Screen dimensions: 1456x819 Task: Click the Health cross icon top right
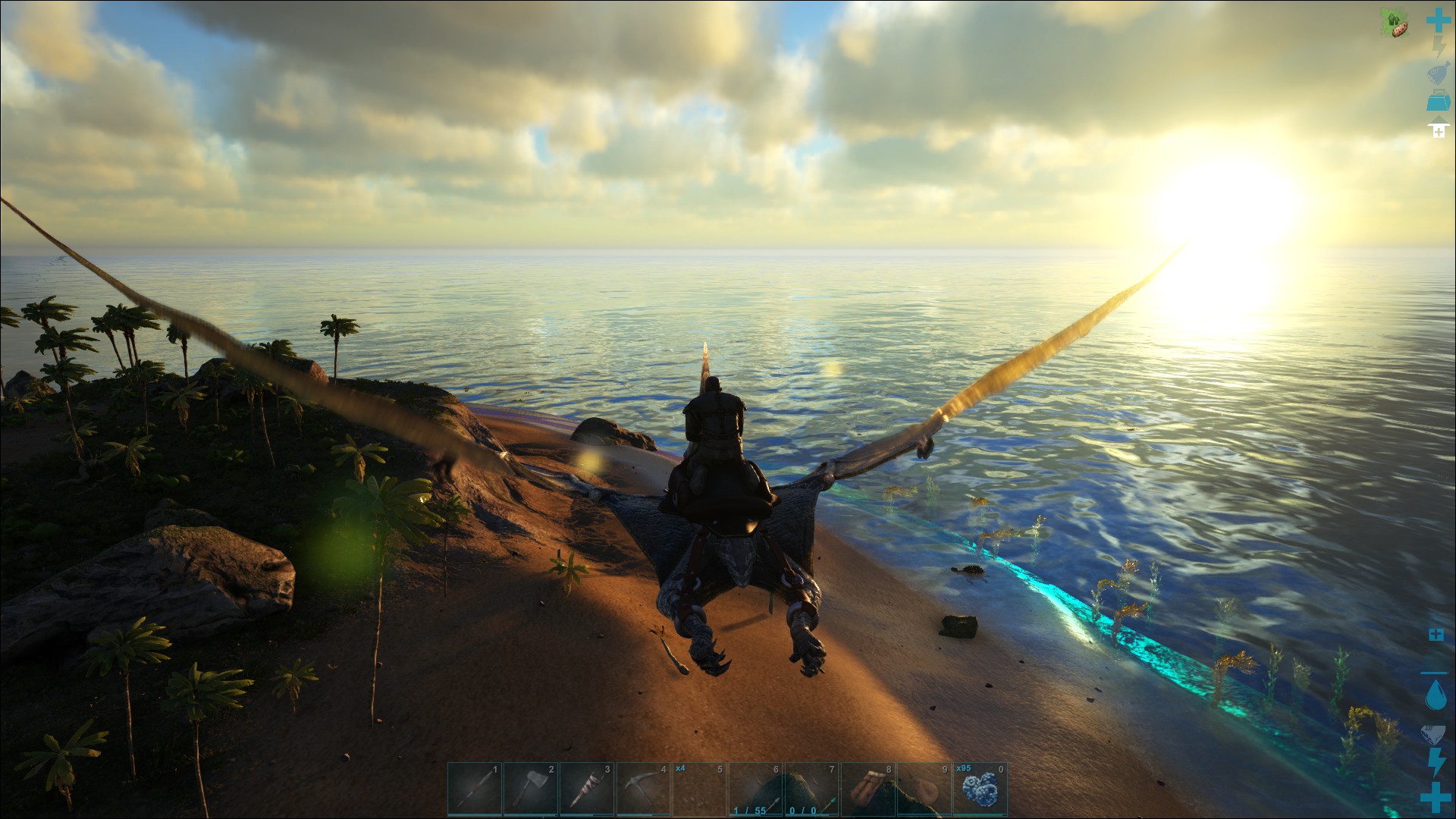(x=1437, y=19)
